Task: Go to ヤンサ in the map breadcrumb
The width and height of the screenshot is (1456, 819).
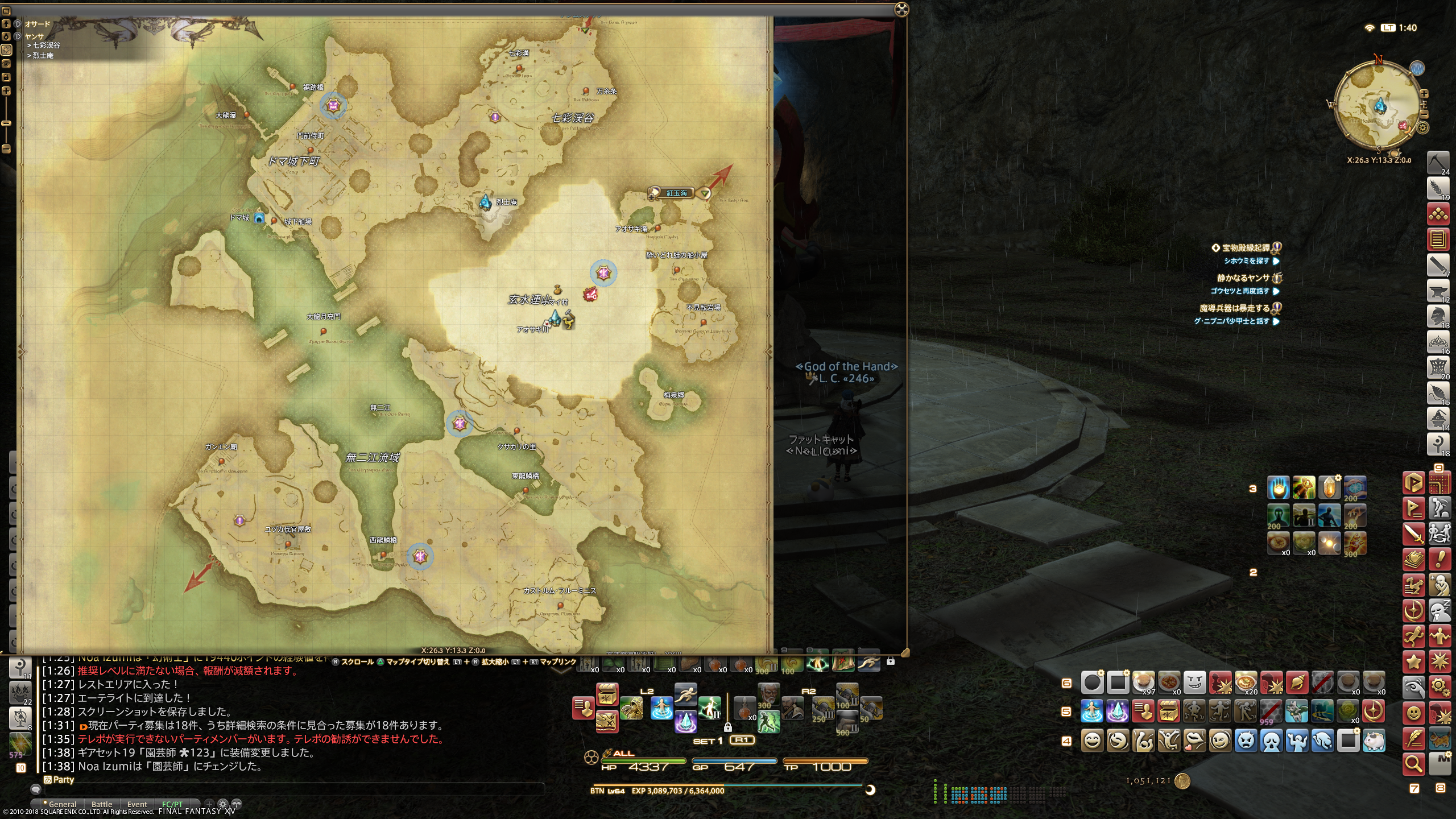Action: coord(34,36)
